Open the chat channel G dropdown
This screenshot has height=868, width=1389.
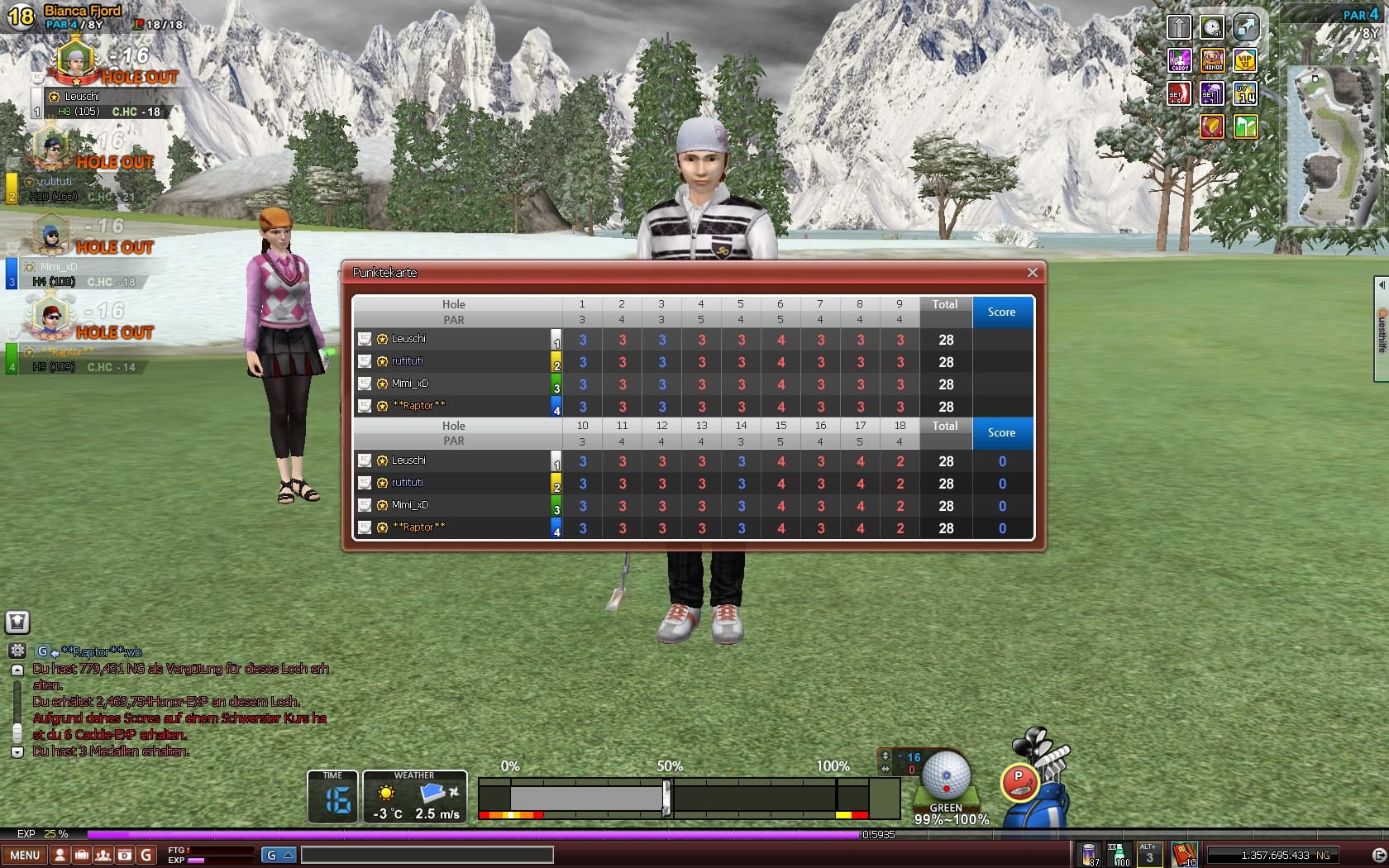point(279,855)
